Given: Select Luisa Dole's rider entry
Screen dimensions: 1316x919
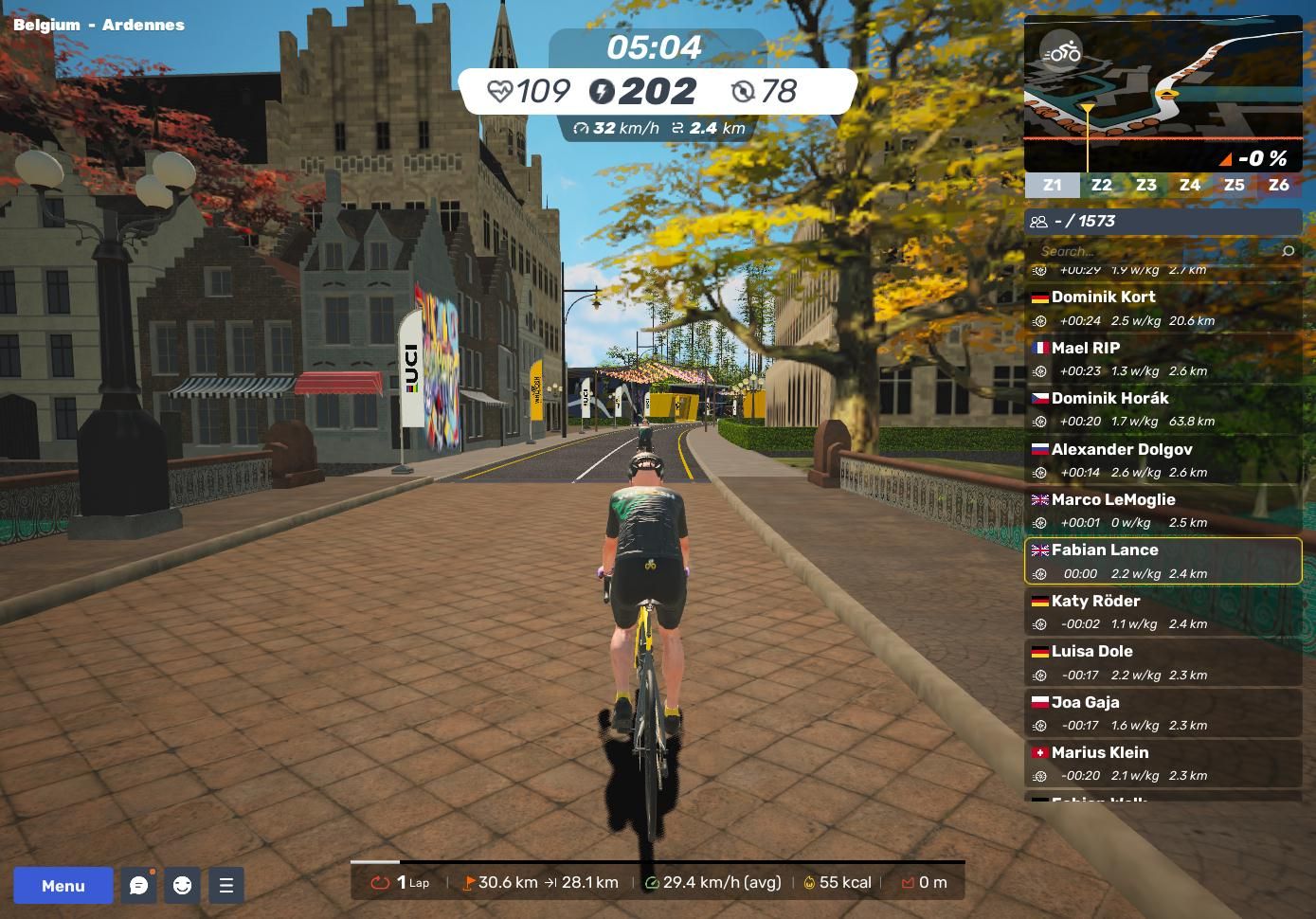Looking at the screenshot, I should tap(1163, 662).
